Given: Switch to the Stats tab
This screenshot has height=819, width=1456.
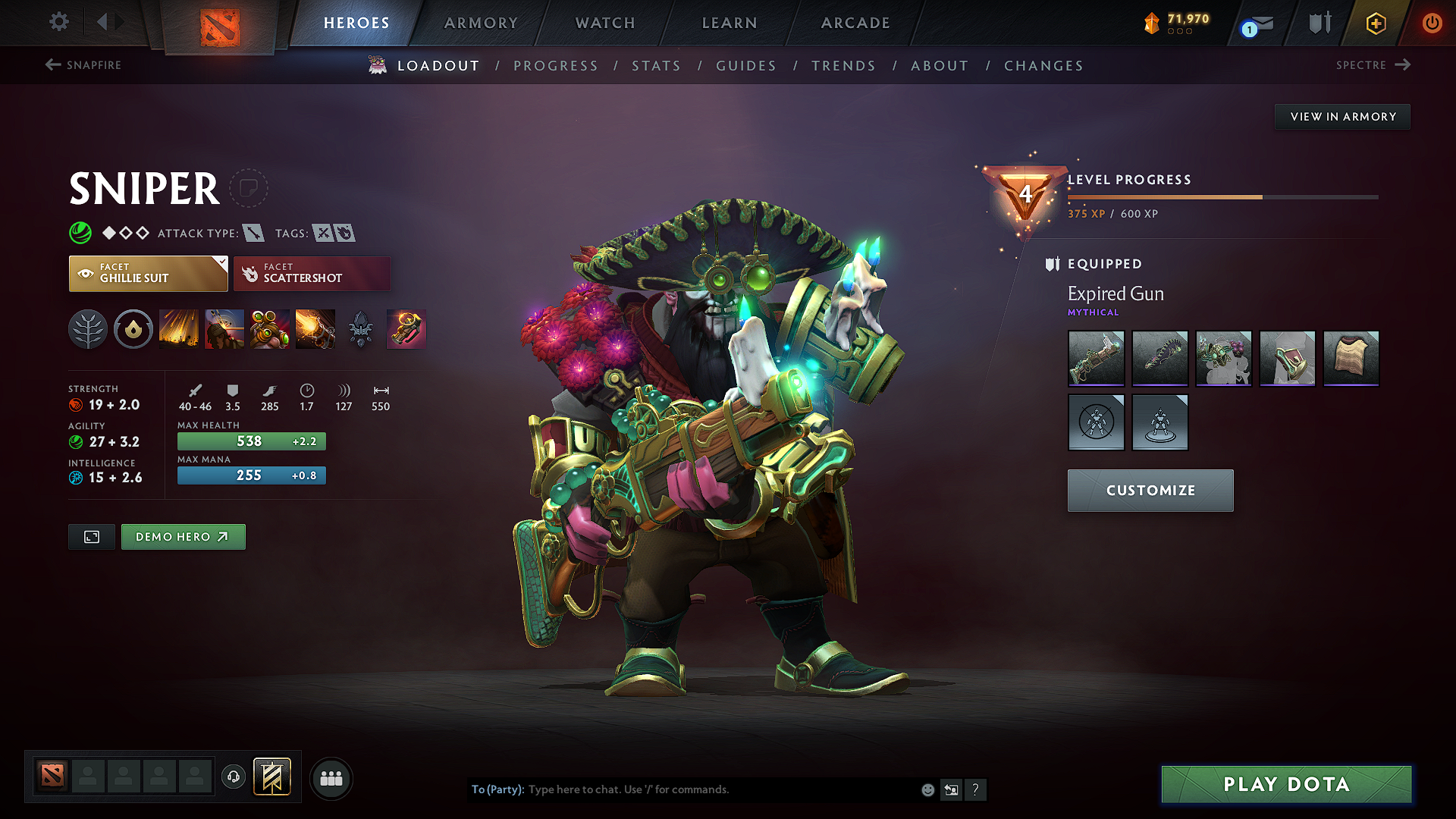Looking at the screenshot, I should (656, 65).
